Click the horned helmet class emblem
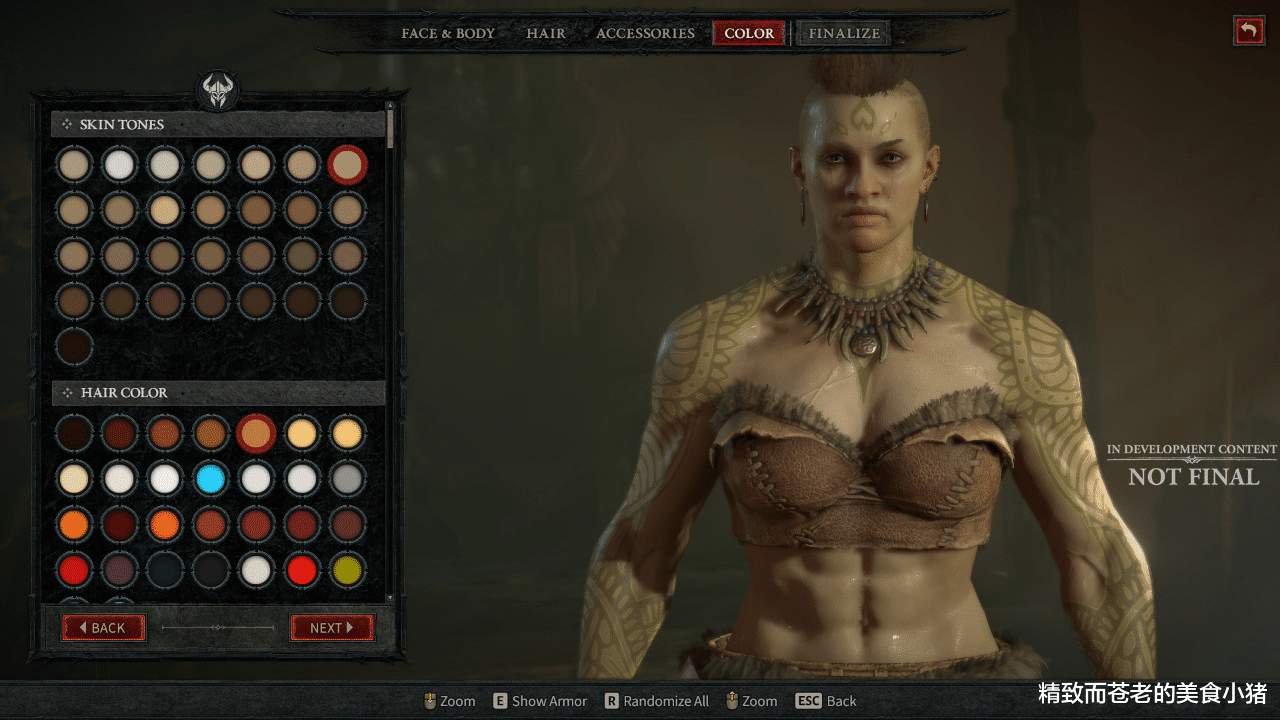Viewport: 1280px width, 720px height. point(218,91)
